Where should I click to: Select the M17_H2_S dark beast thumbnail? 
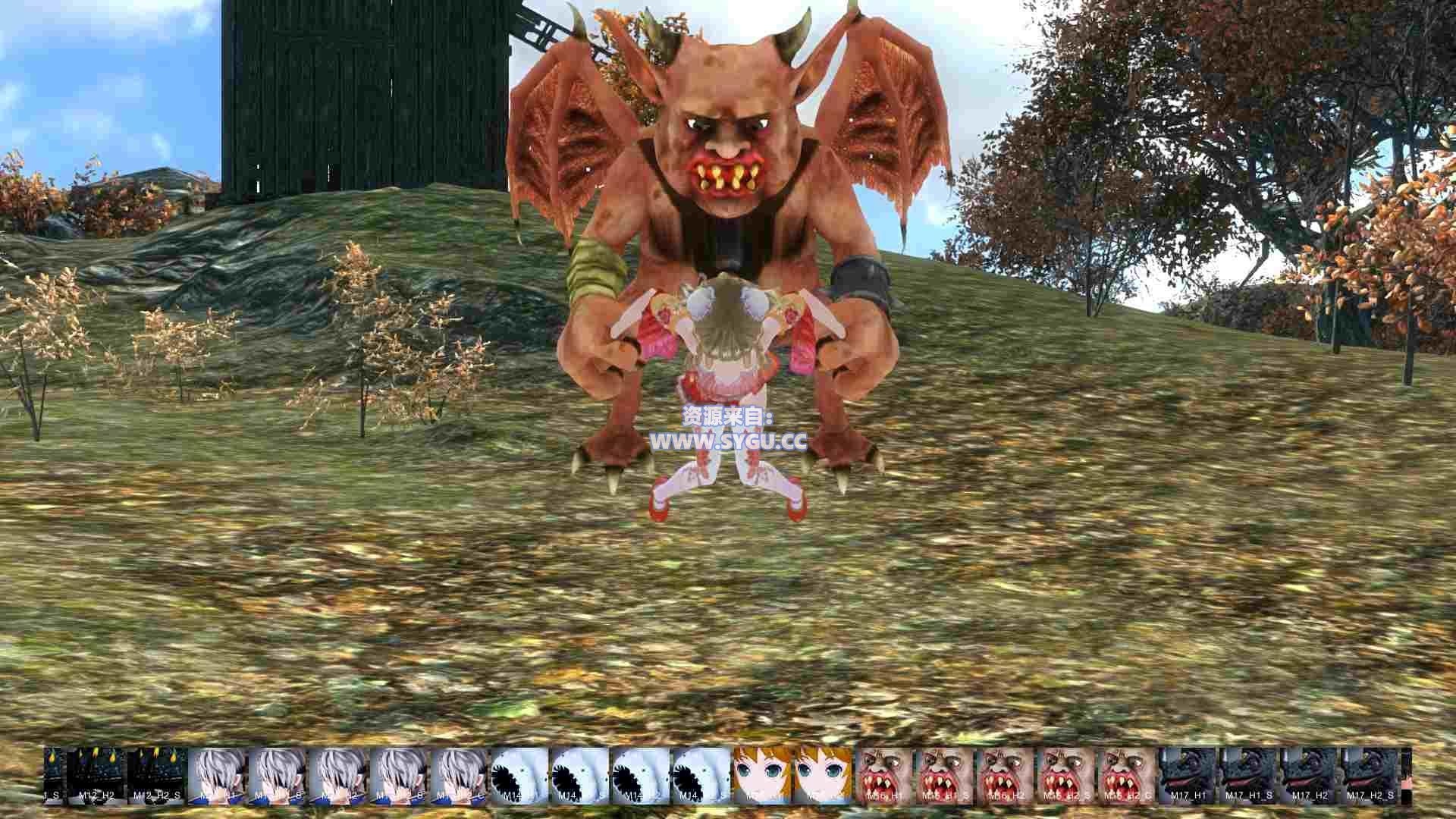[1370, 775]
